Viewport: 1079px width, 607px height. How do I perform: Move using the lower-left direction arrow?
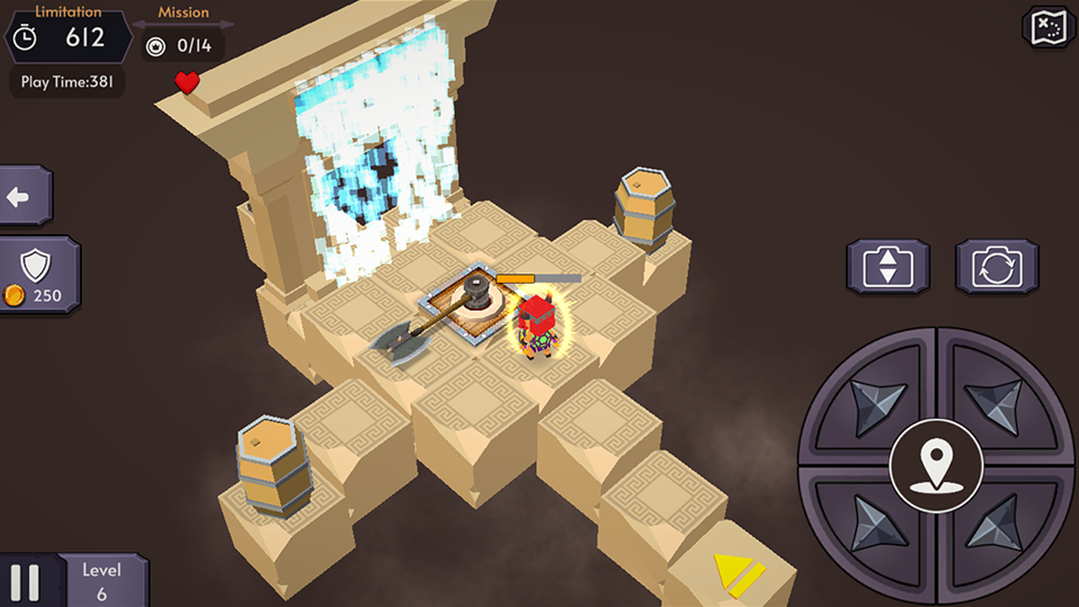(874, 526)
